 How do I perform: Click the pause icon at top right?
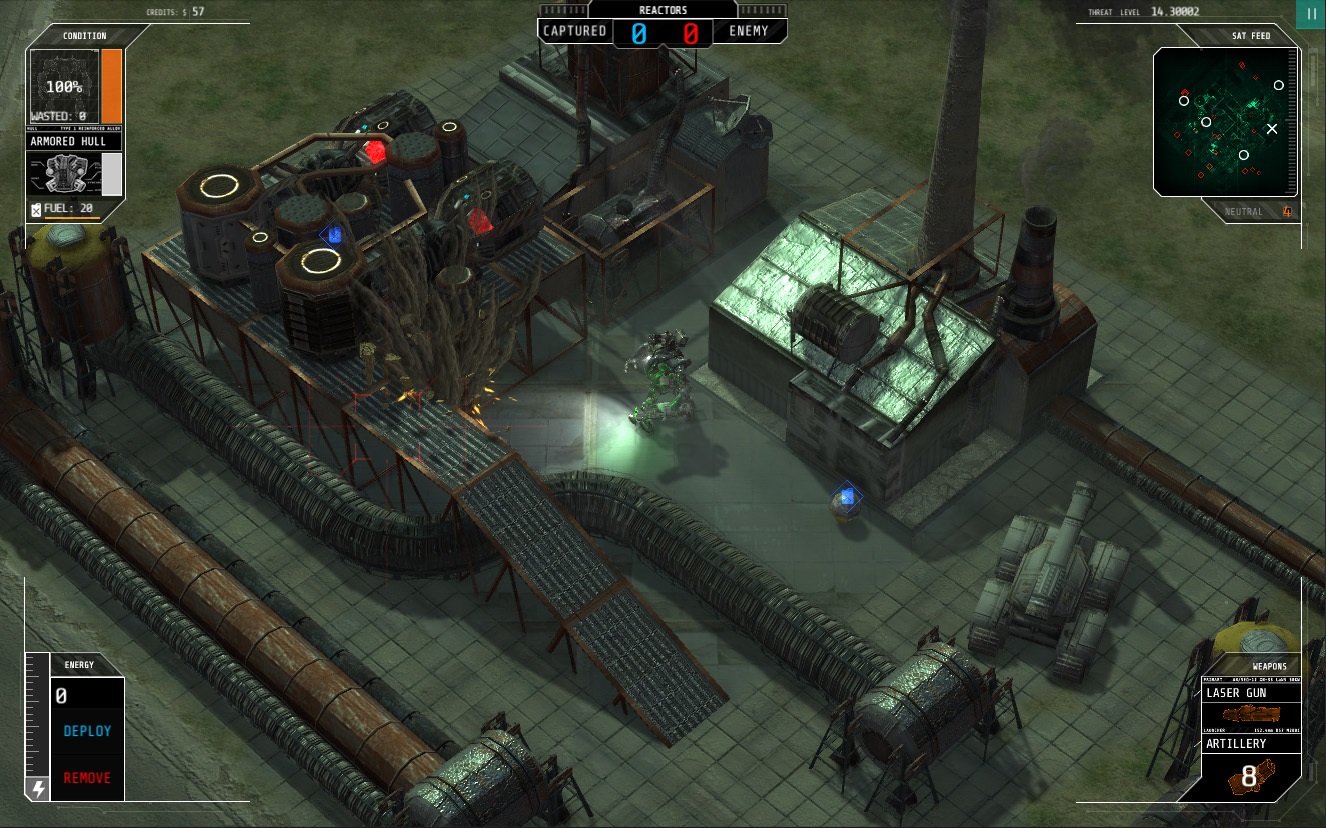(1311, 14)
